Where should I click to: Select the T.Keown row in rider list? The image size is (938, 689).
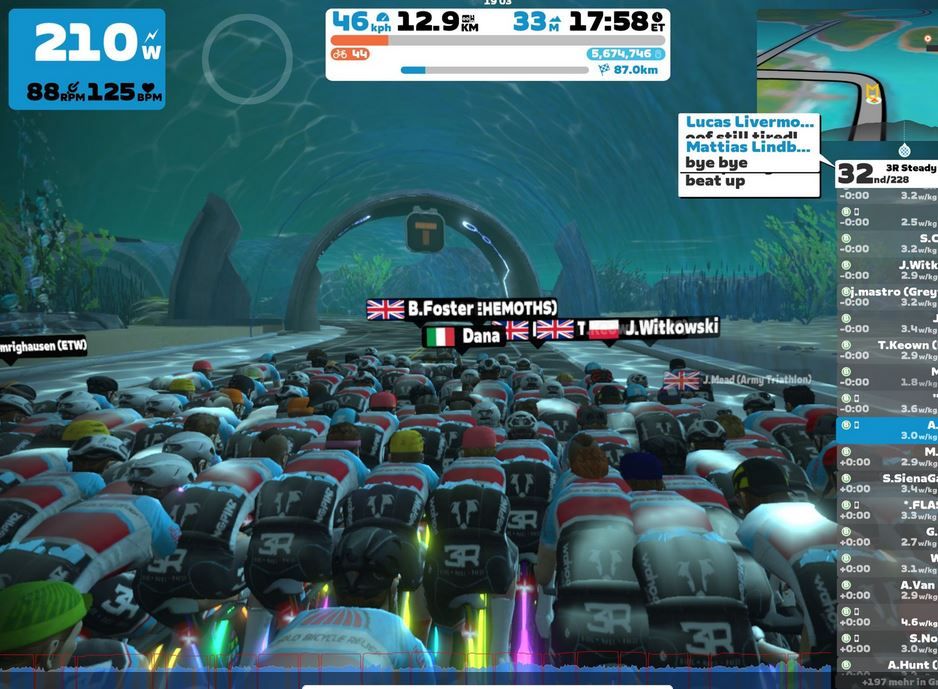point(887,351)
